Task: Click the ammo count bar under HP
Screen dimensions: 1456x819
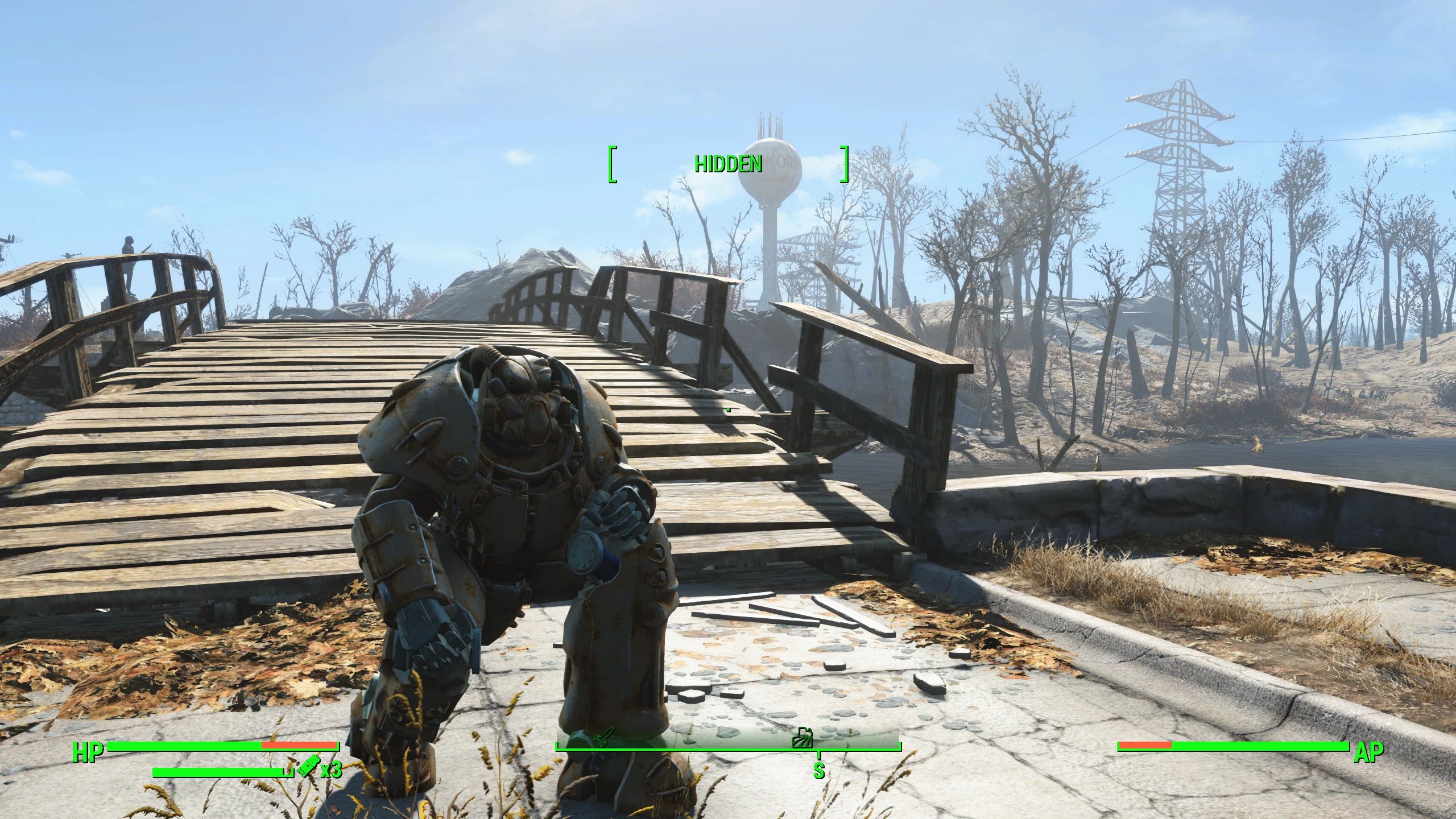Action: coord(216,772)
